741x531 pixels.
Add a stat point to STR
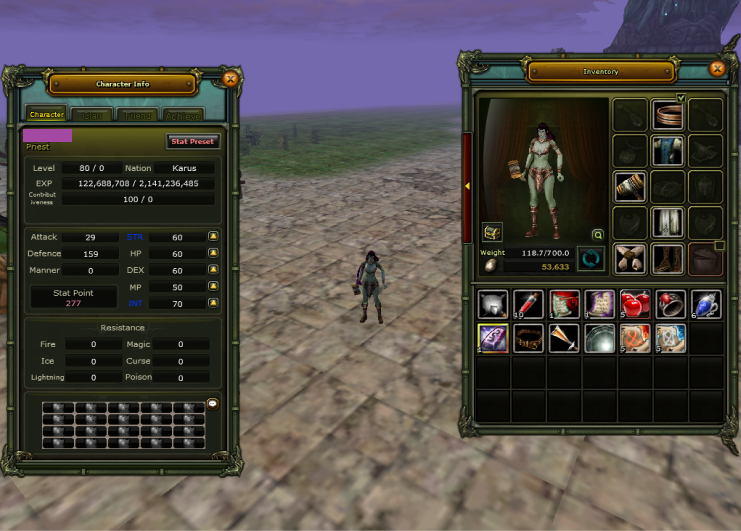point(213,237)
